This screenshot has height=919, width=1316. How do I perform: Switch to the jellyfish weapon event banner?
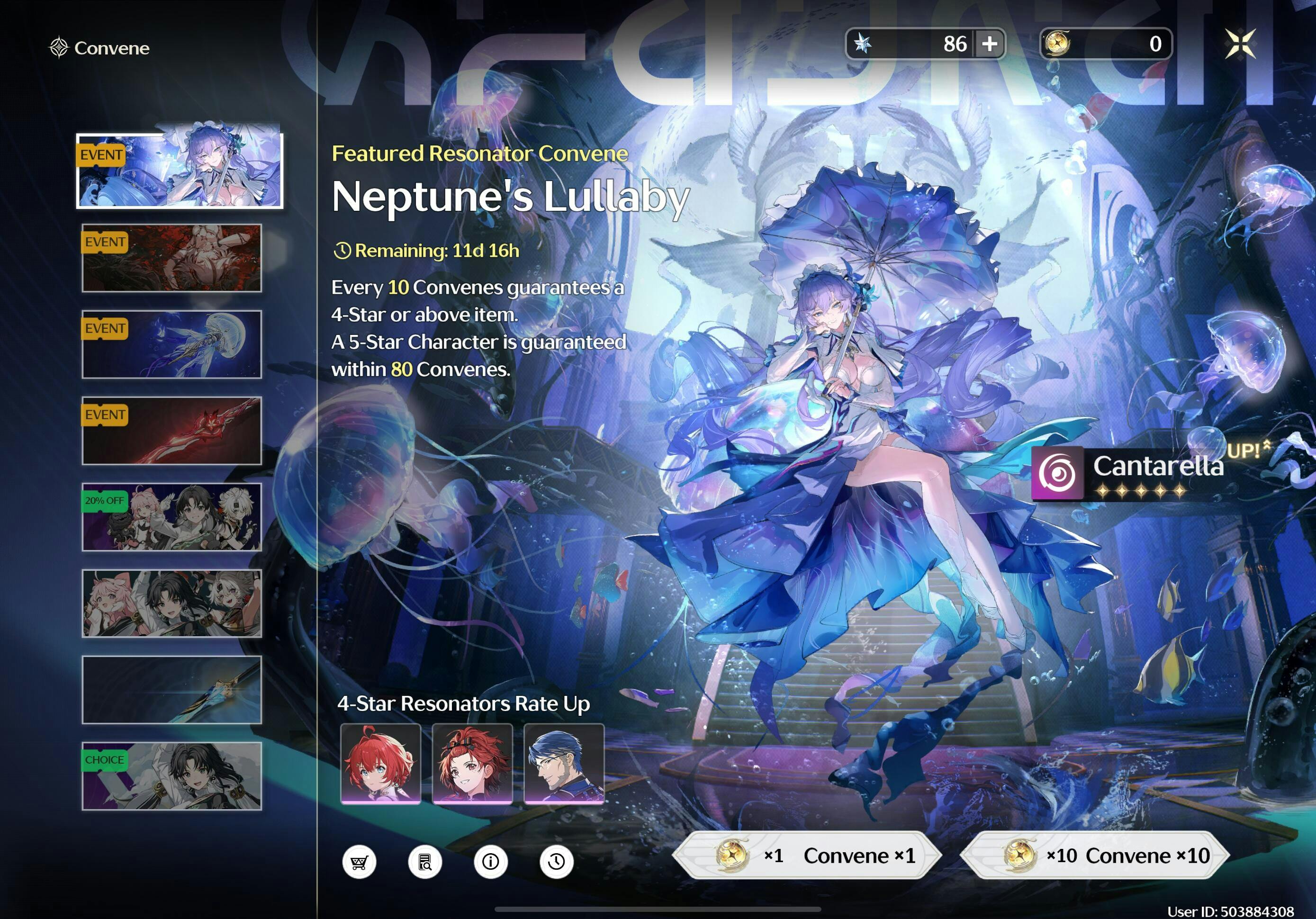(x=172, y=344)
